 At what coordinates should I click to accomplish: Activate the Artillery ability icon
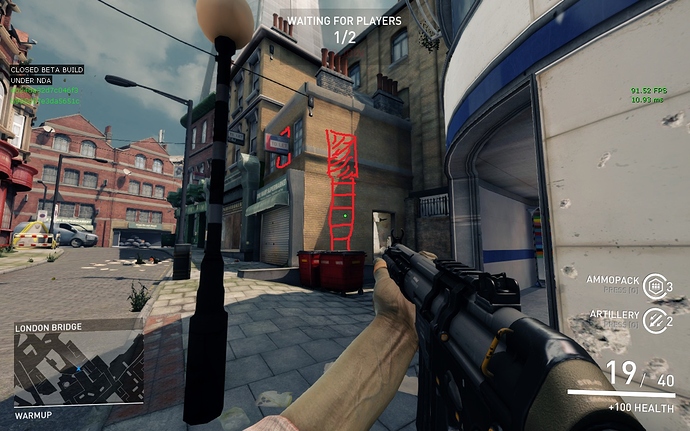[x=653, y=320]
